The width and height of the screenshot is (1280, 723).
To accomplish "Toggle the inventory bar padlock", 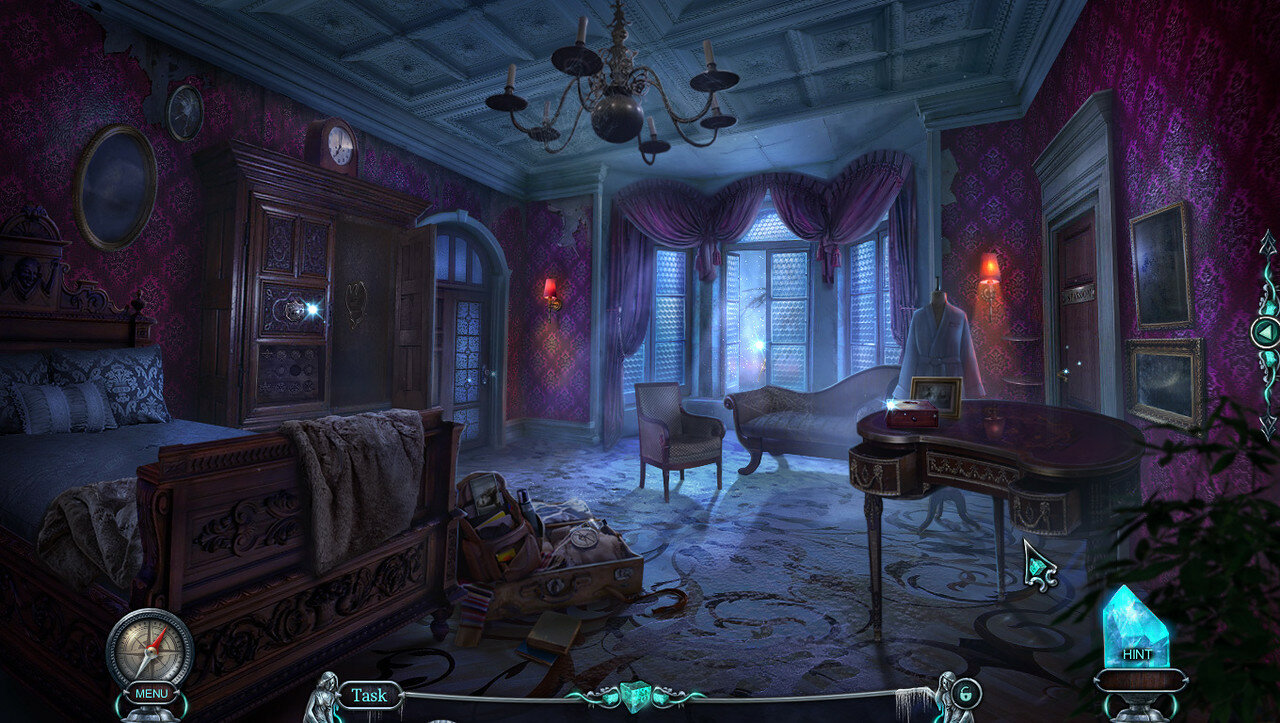I will pyautogui.click(x=967, y=693).
